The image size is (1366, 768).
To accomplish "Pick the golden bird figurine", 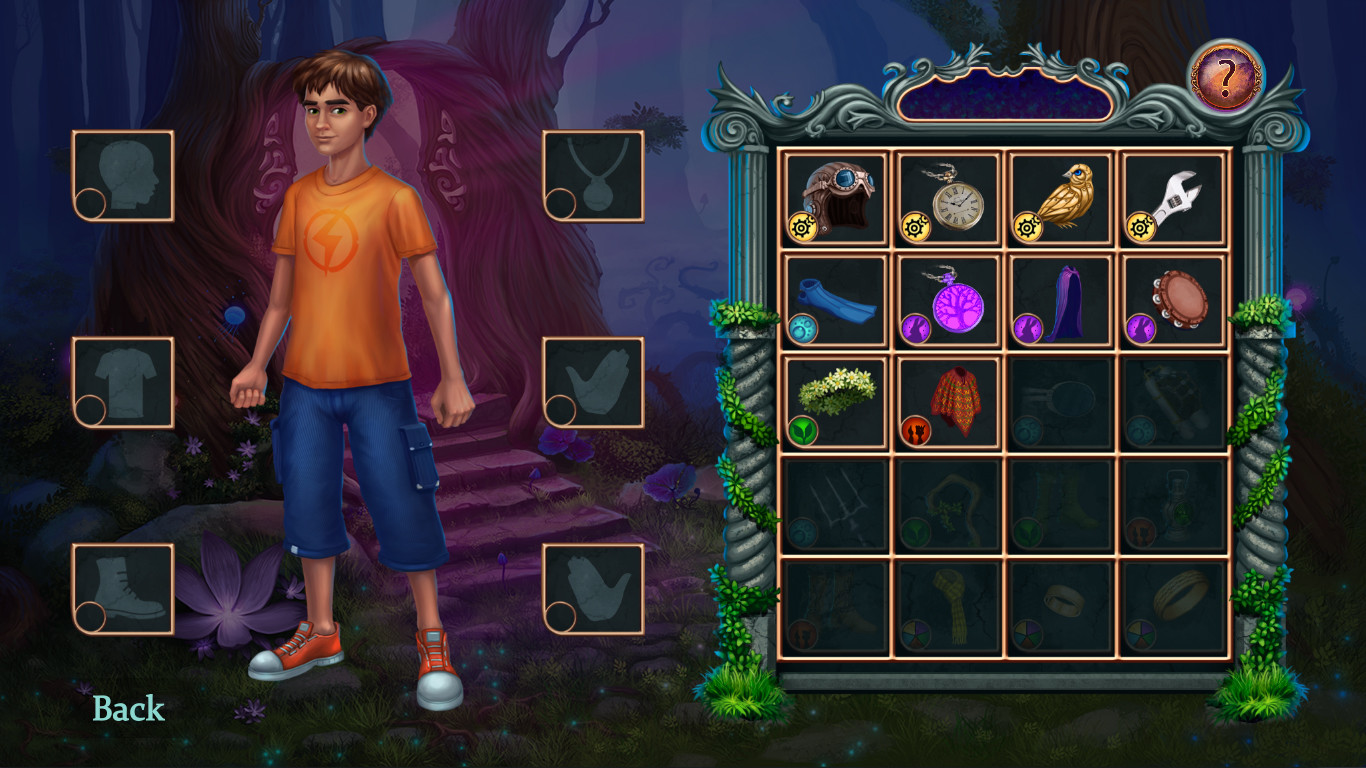I will point(1061,198).
